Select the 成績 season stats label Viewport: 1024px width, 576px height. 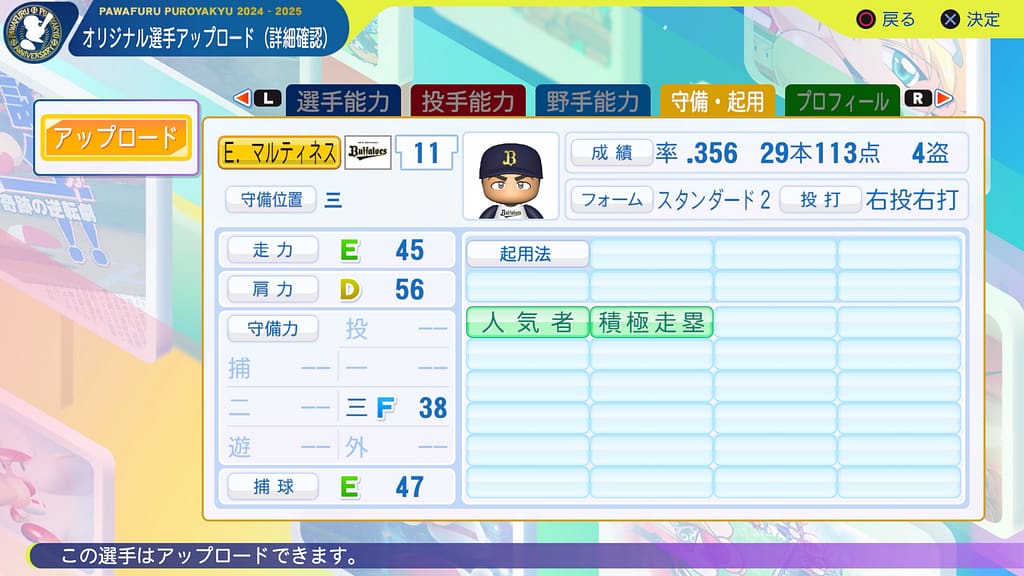tap(612, 152)
